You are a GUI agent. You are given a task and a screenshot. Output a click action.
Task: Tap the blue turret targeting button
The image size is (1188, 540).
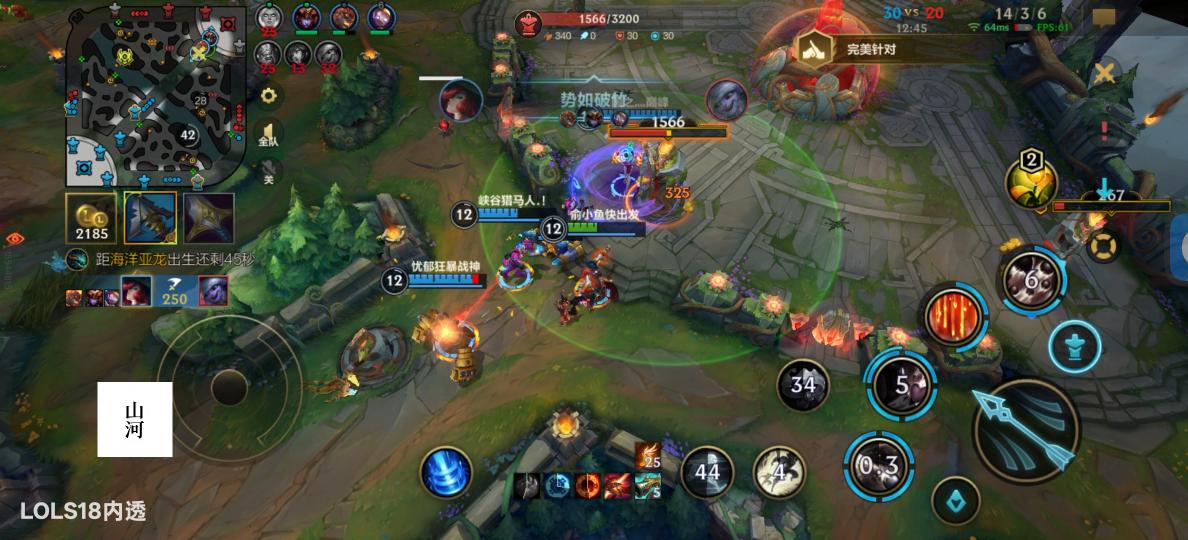tap(1075, 347)
